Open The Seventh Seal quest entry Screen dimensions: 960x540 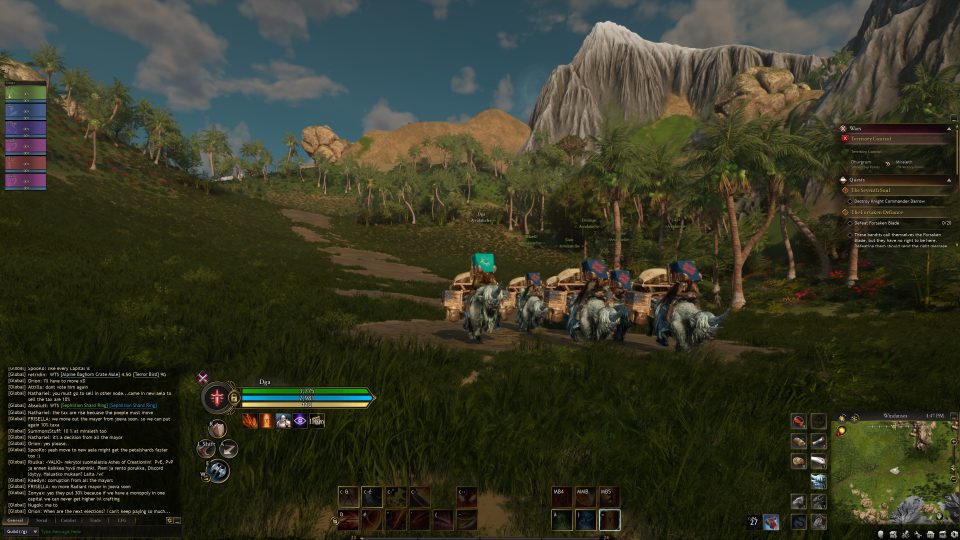(872, 189)
